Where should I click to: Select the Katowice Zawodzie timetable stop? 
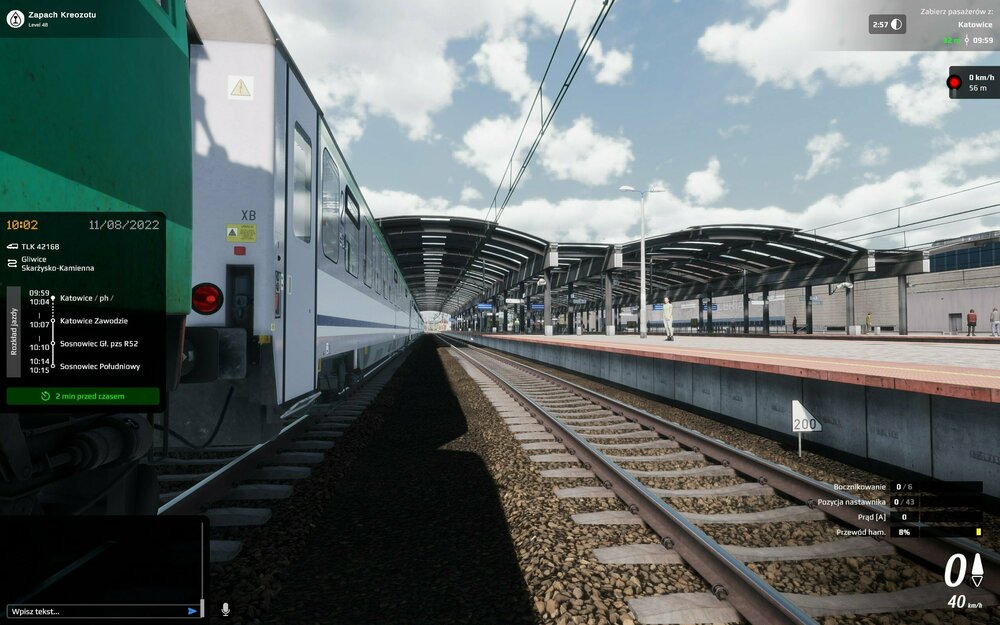(x=94, y=321)
